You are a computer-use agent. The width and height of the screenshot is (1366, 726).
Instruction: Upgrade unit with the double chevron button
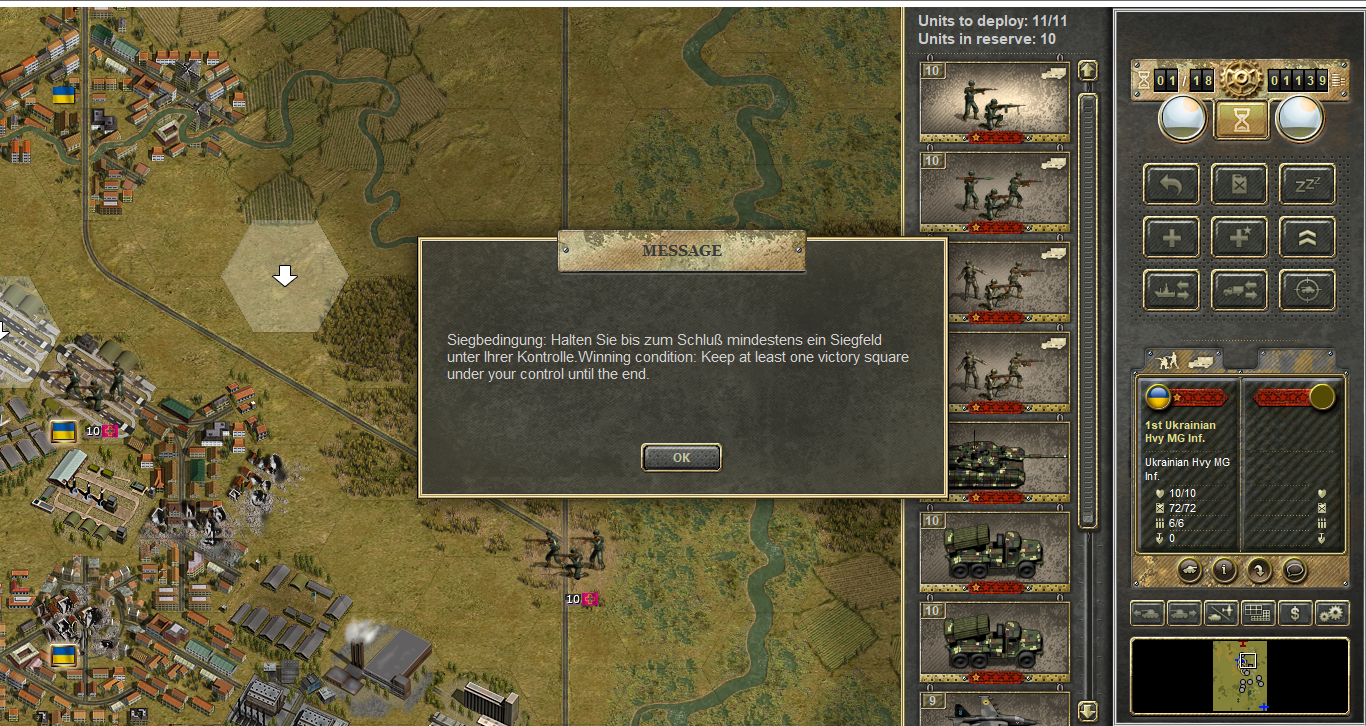pyautogui.click(x=1307, y=237)
